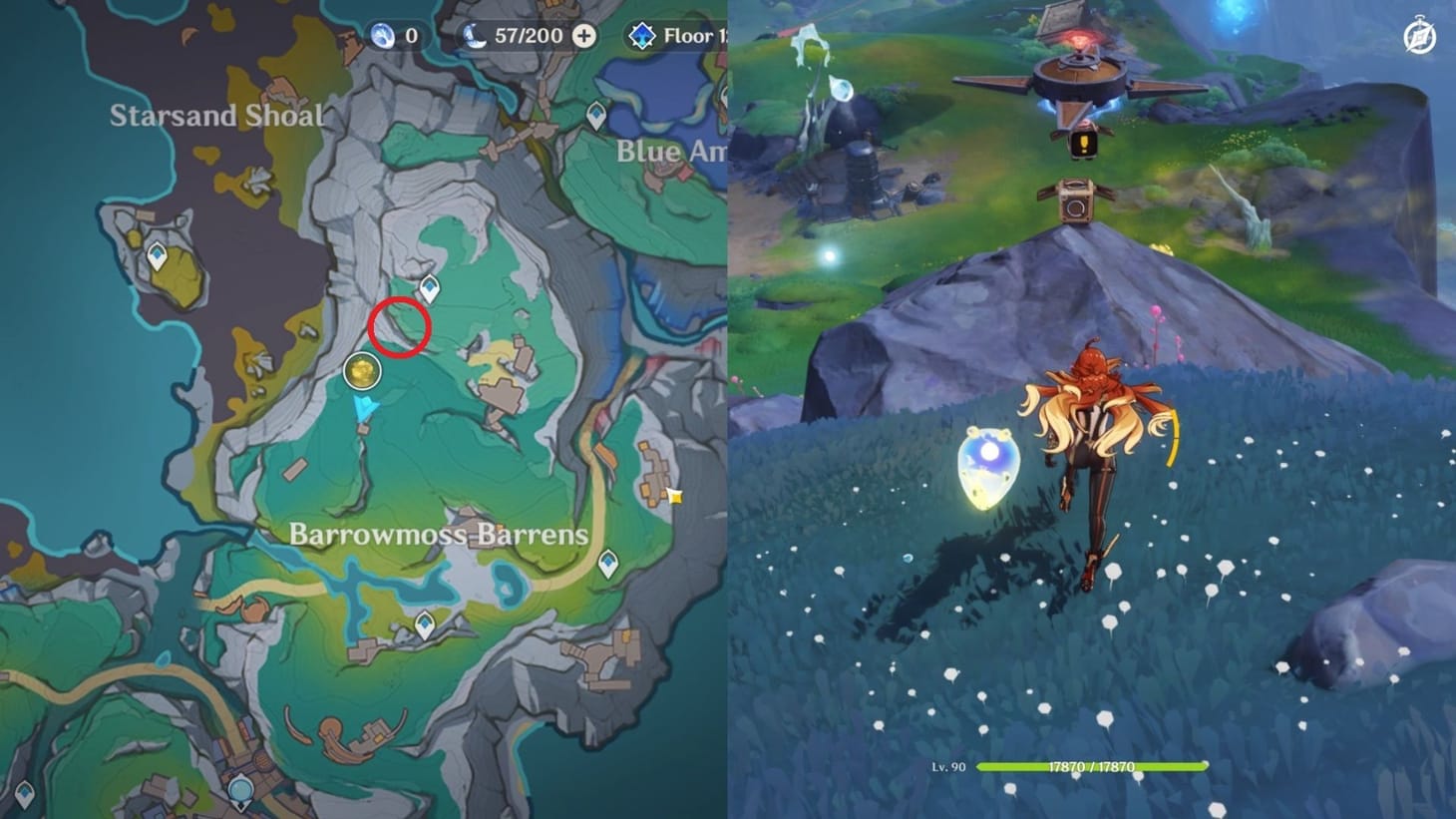Click the blue player position arrow marker
Viewport: 1456px width, 819px height.
(x=362, y=405)
